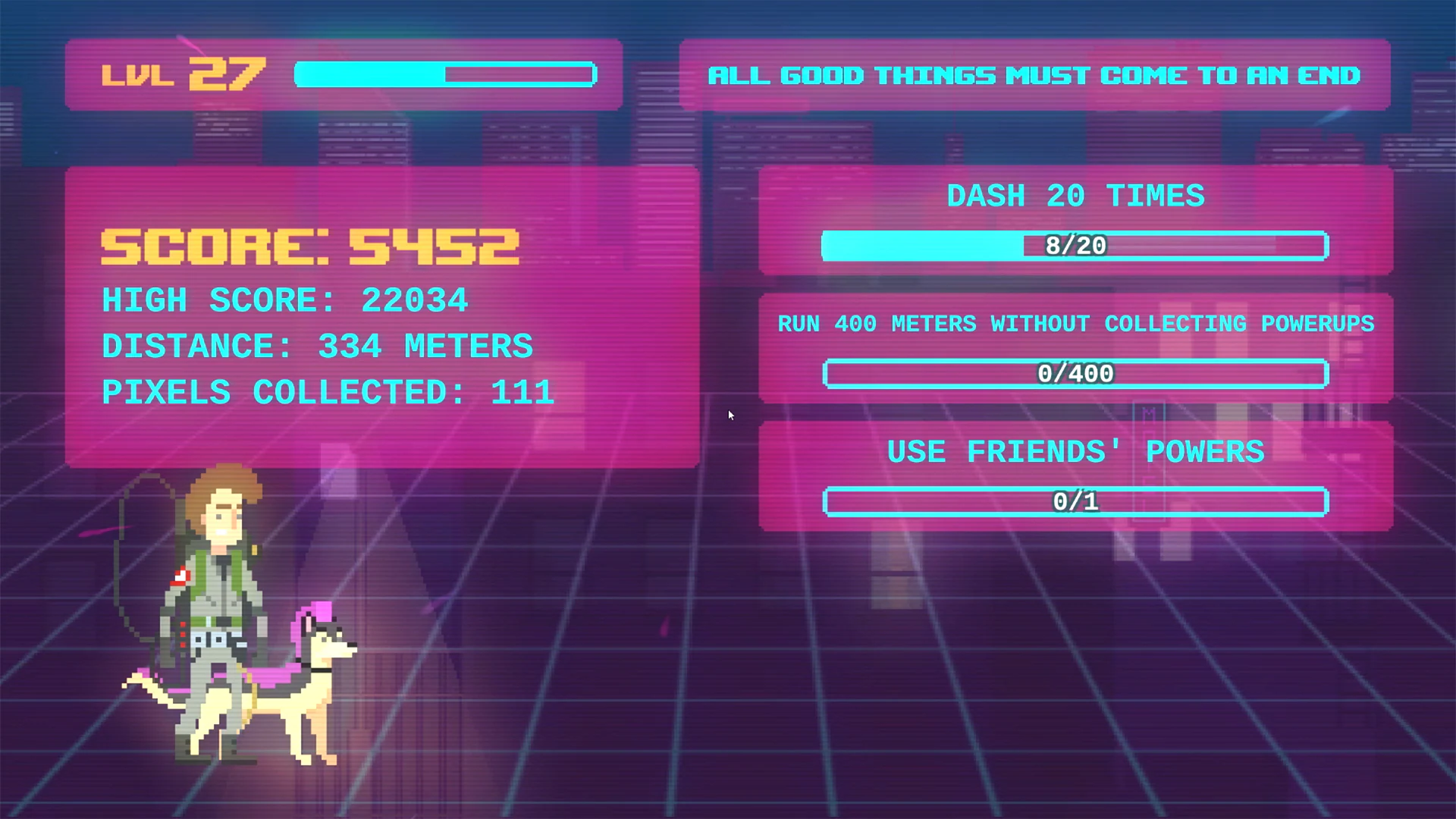Click the level experience progress bar

[444, 74]
